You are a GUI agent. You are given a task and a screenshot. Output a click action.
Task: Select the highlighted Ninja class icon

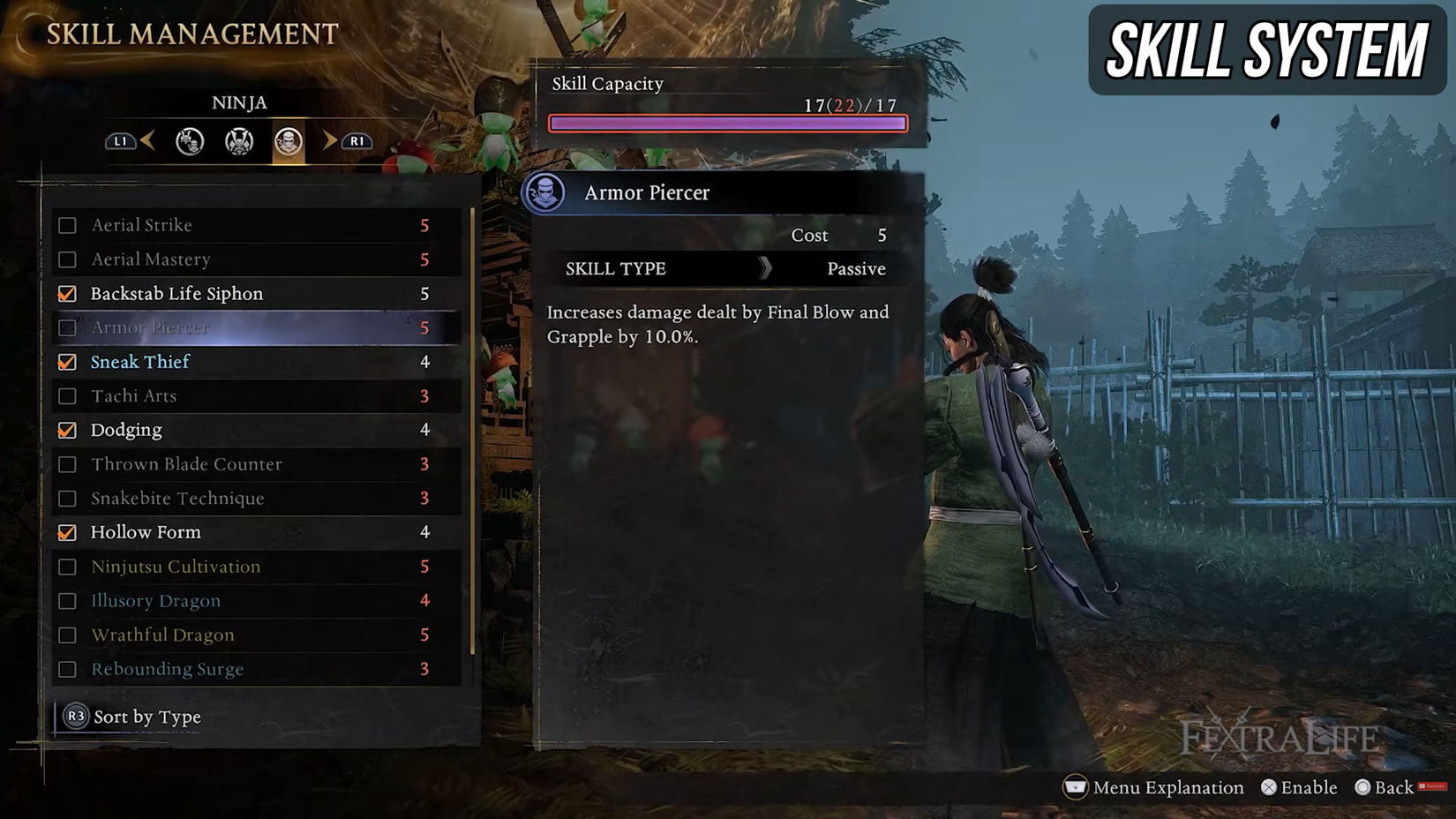pyautogui.click(x=287, y=141)
